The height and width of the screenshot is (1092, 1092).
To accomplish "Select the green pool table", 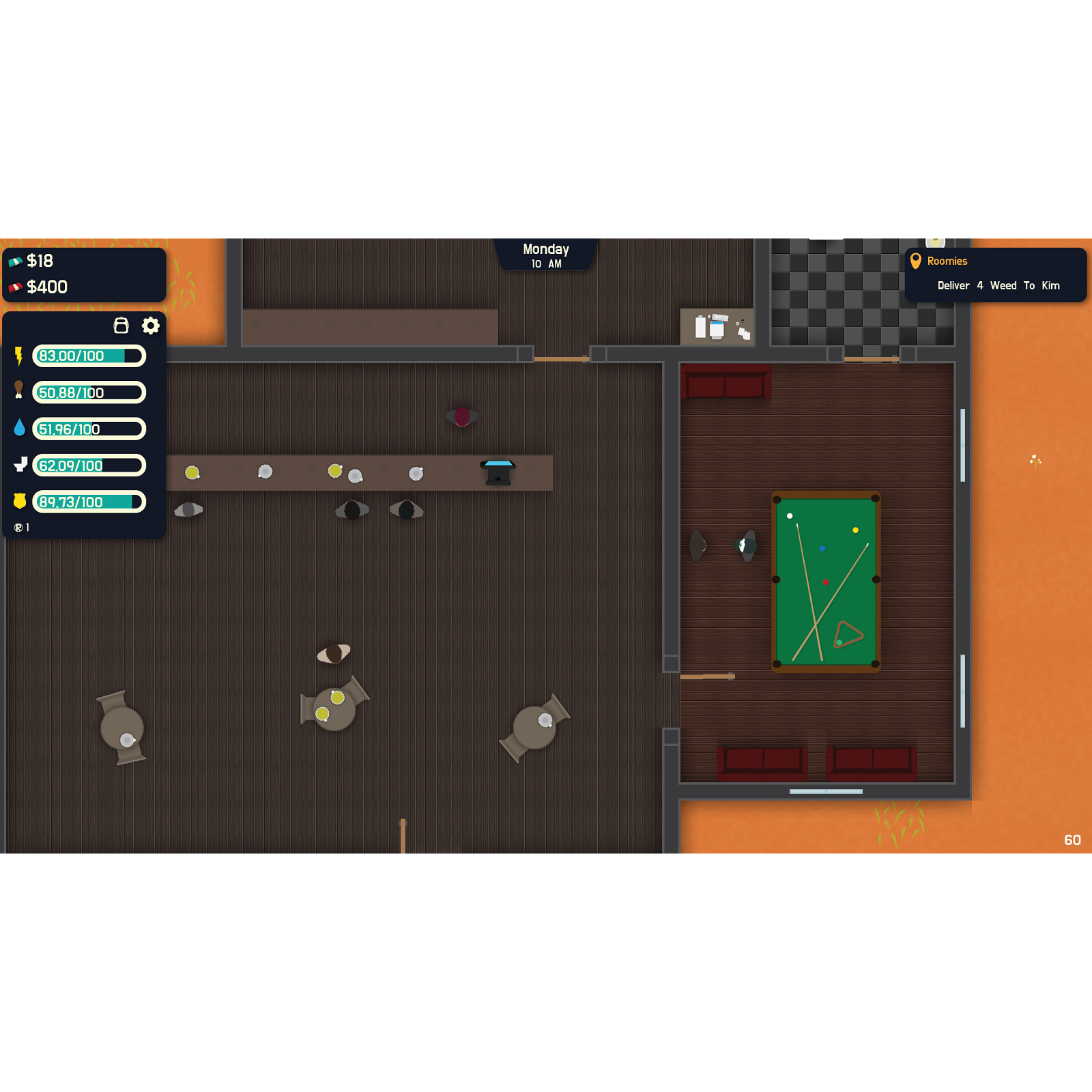I will 827,580.
